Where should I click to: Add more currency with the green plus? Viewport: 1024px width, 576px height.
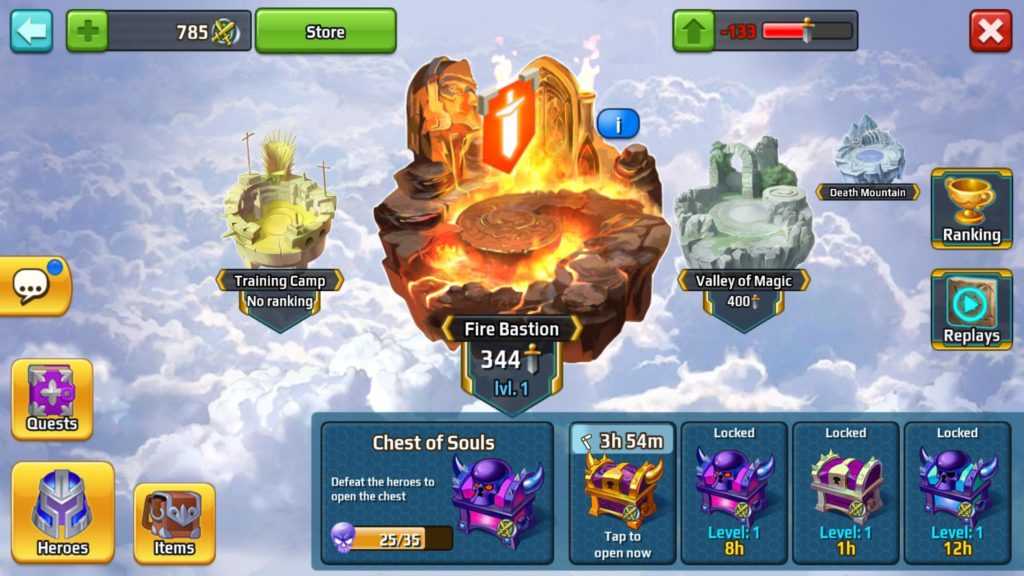click(86, 31)
